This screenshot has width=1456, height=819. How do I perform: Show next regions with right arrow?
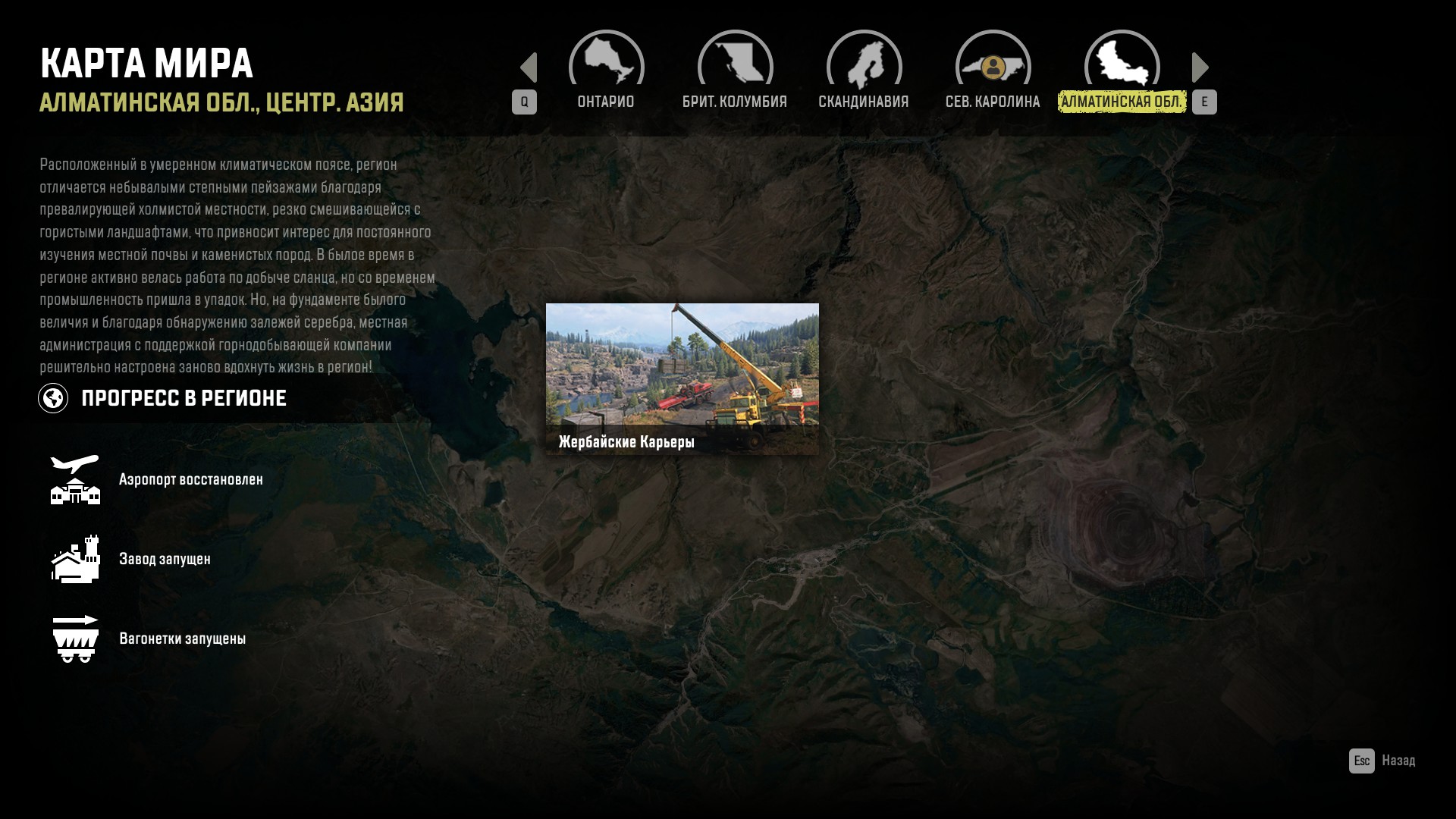1200,67
